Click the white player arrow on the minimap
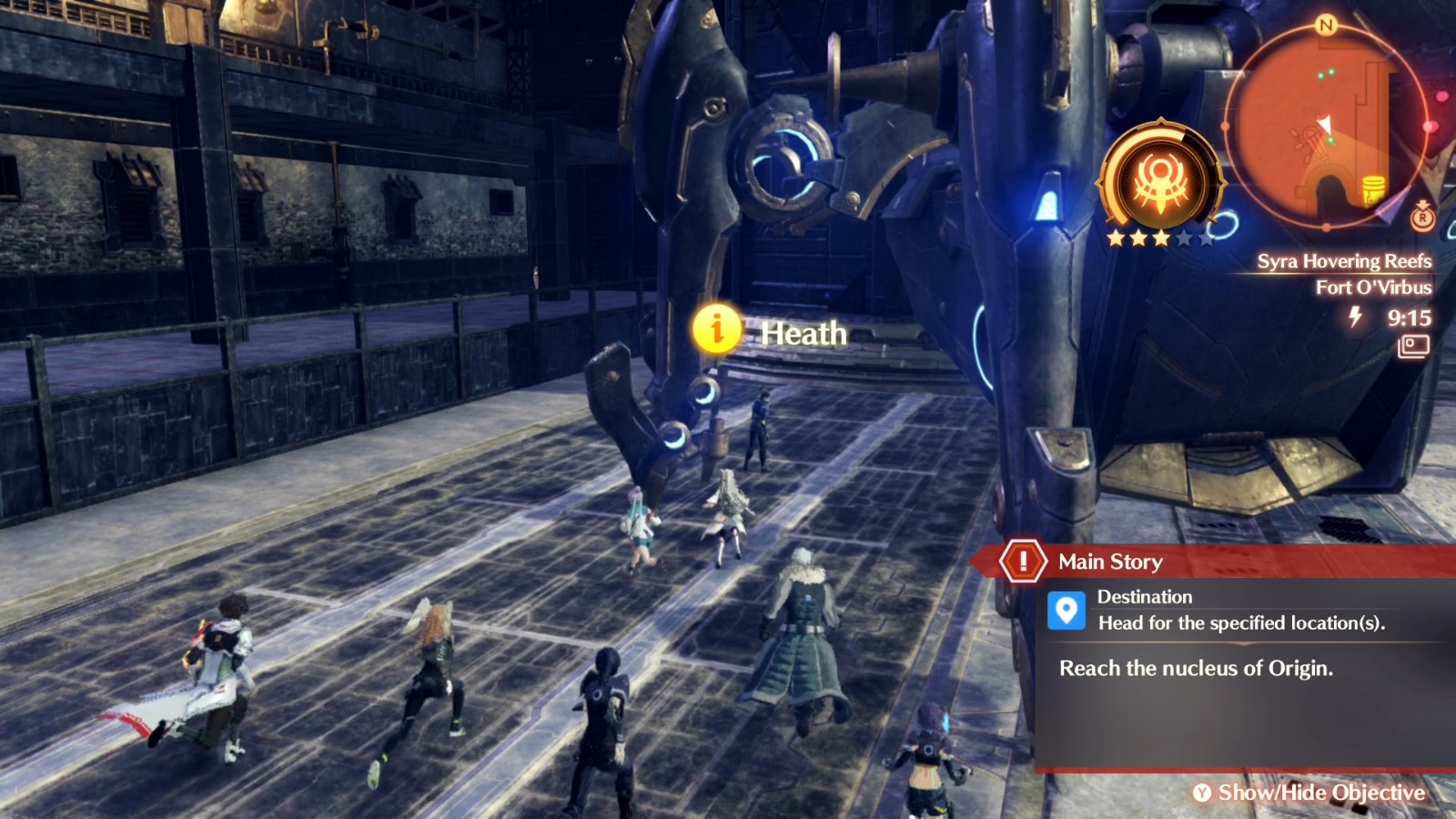The image size is (1456, 819). tap(1324, 122)
